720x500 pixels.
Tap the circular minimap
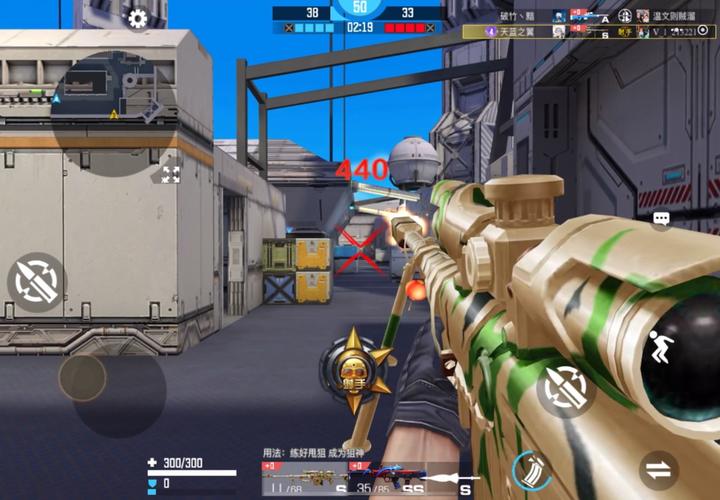point(106,102)
